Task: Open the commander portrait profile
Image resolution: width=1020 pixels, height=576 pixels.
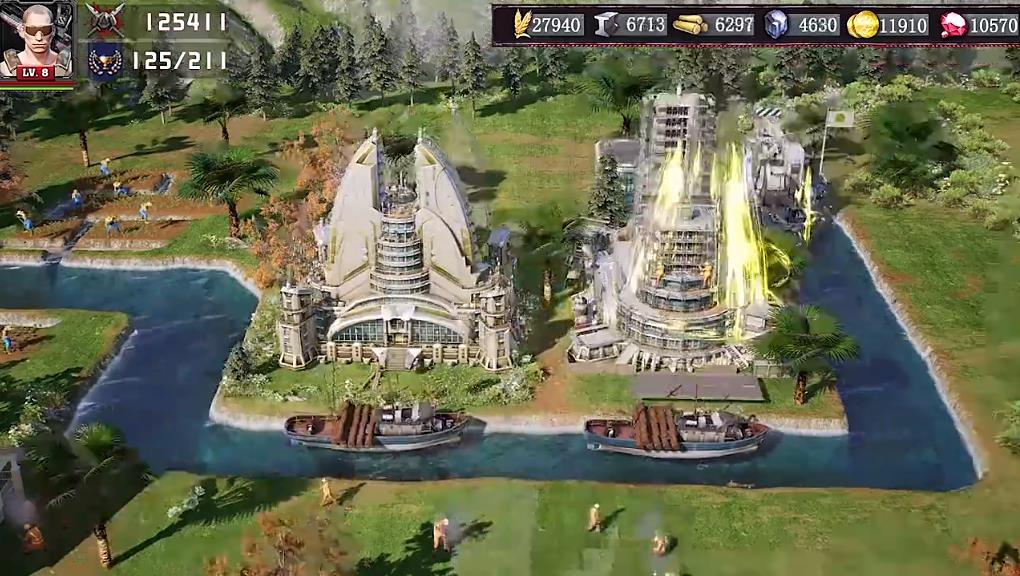Action: click(37, 40)
